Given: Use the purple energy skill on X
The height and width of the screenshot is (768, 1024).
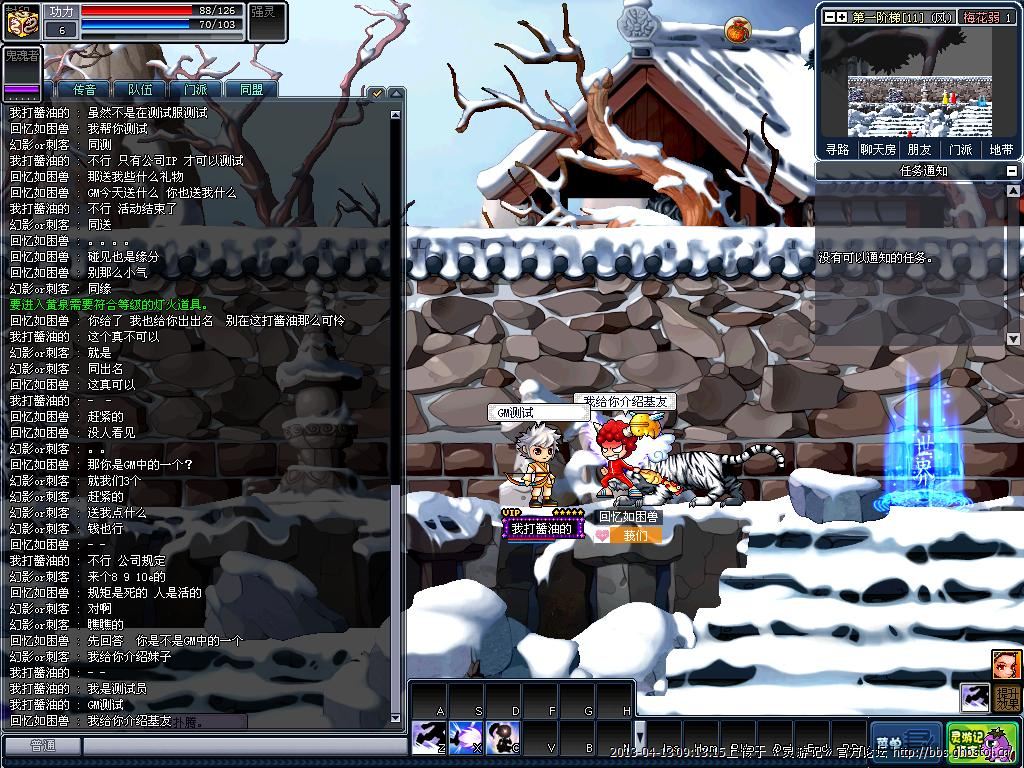Looking at the screenshot, I should 465,738.
